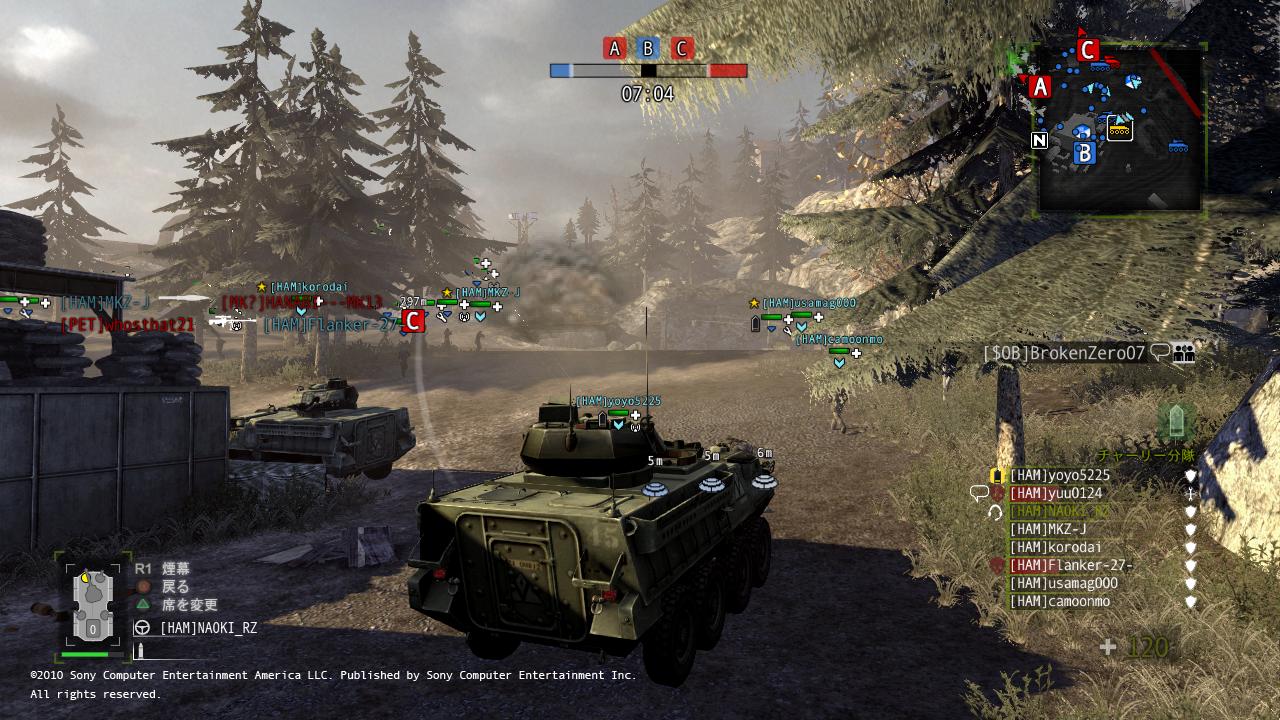Click the [$OB]BrokenZero07 voice chat indicator

[1160, 352]
